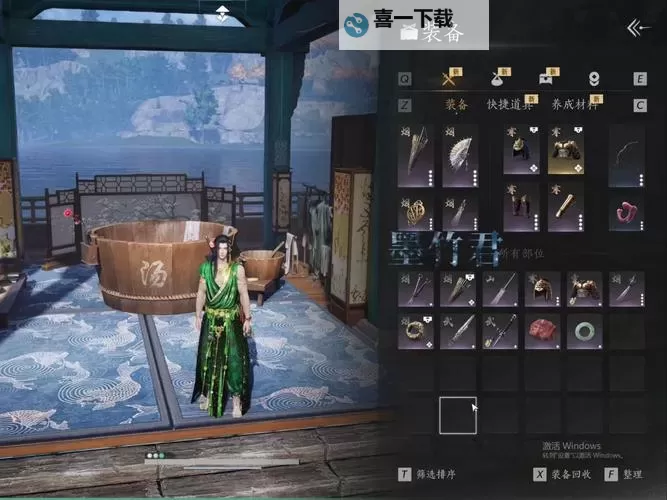This screenshot has height=500, width=667.
Task: Close the inventory with the back arrow
Action: point(638,28)
